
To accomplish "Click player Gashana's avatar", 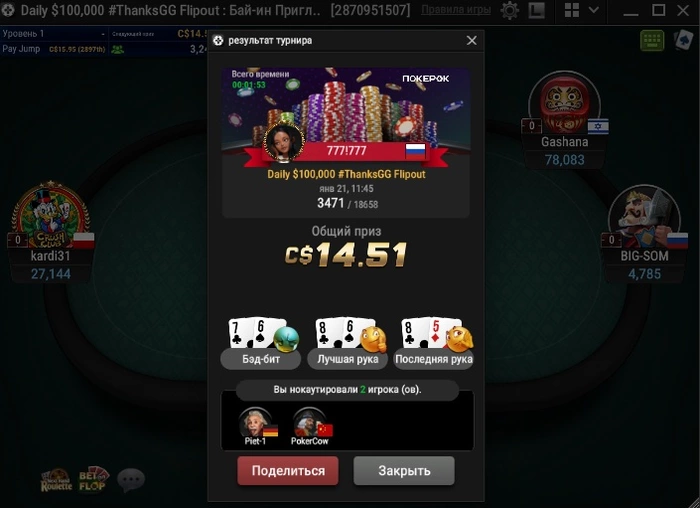I will coord(564,104).
